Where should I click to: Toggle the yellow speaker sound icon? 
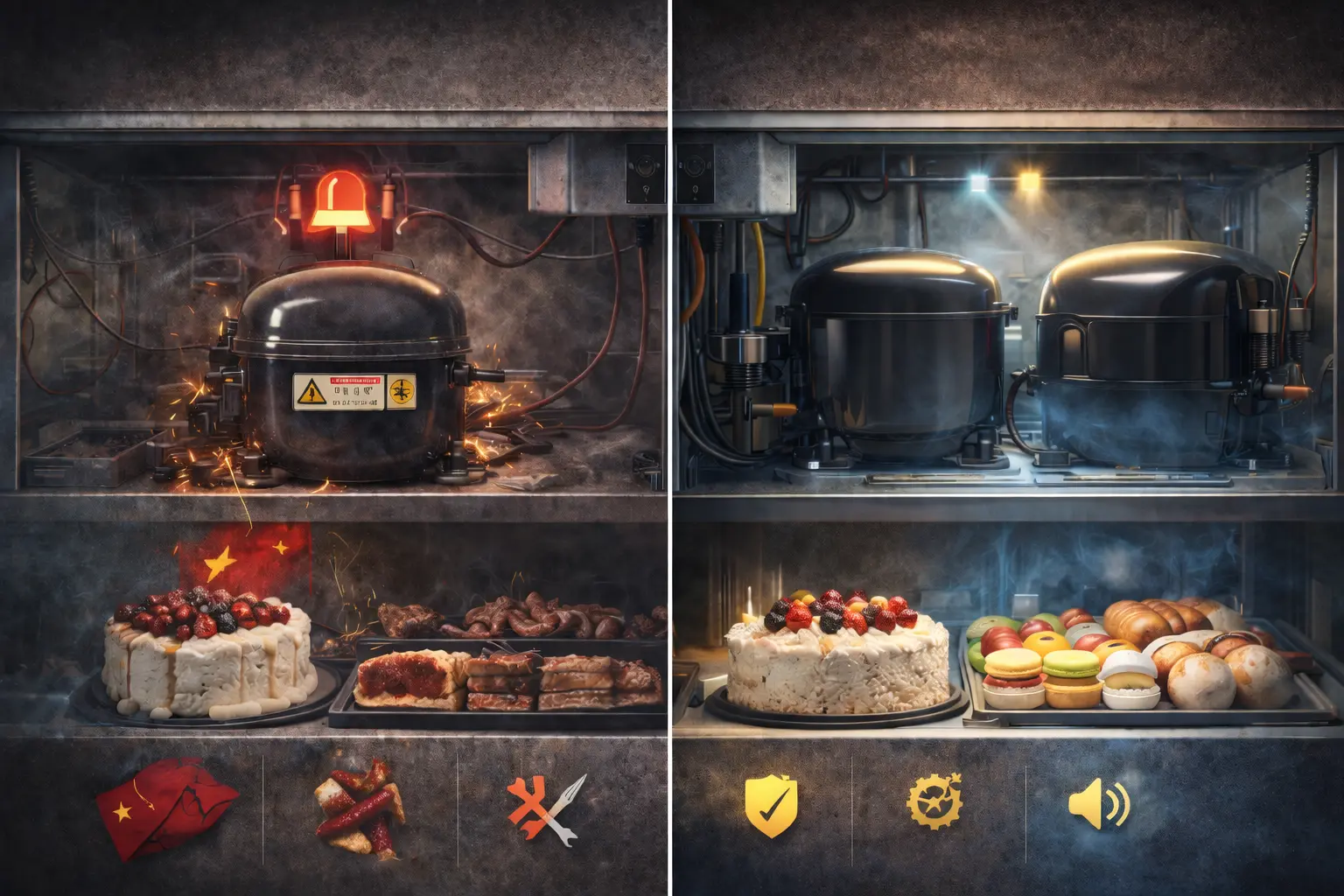click(x=1099, y=803)
